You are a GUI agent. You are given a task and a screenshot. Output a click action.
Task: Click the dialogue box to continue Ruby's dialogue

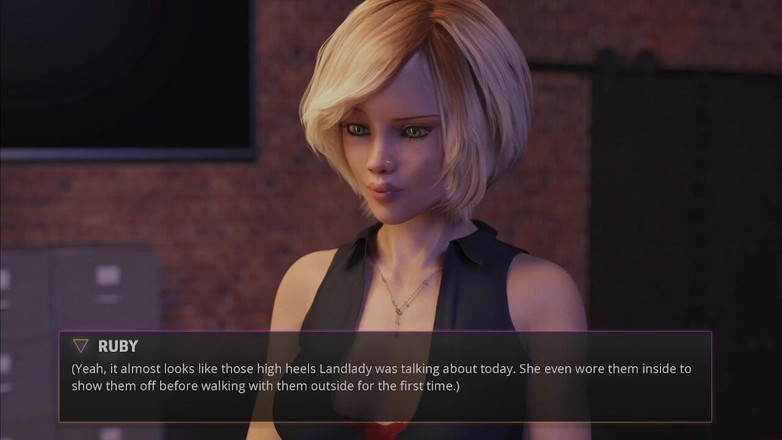[385, 377]
